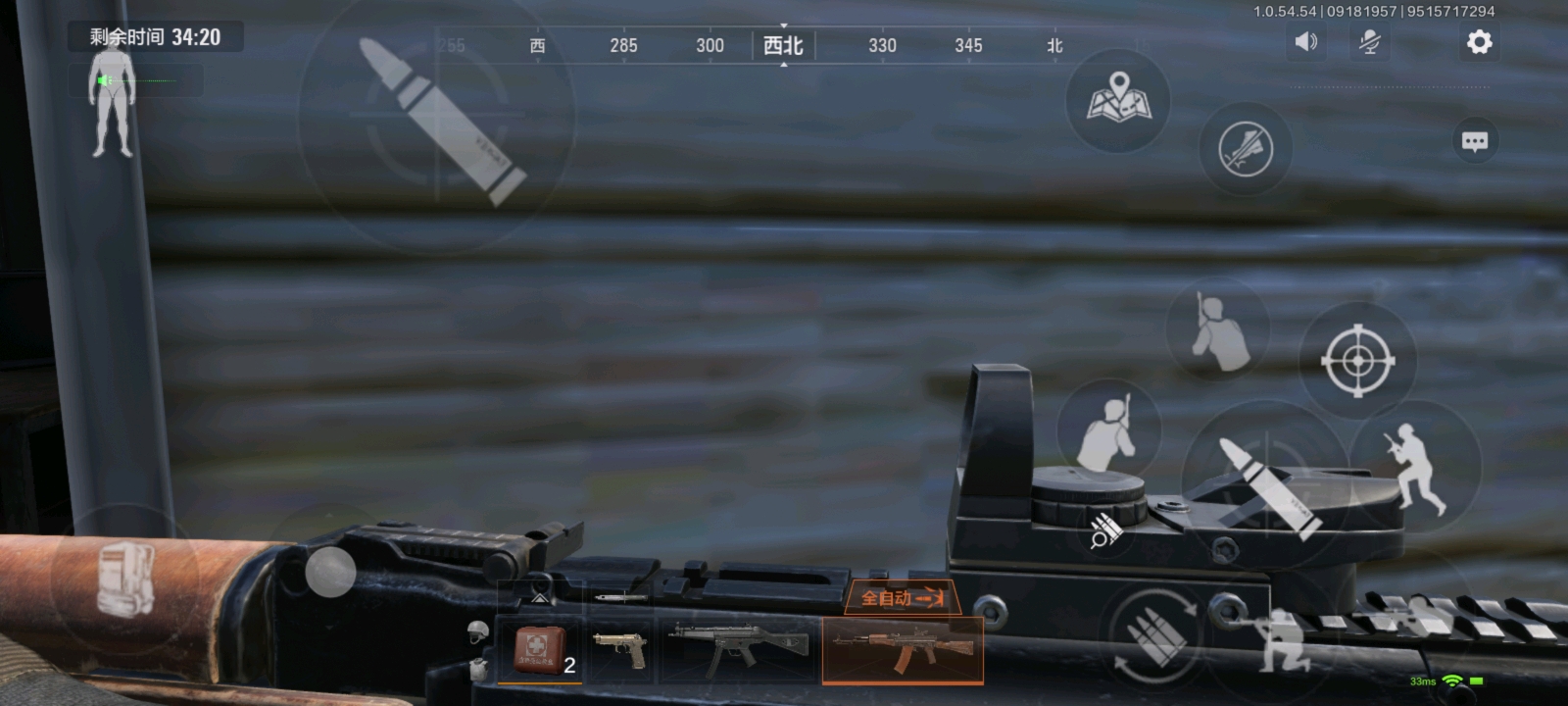Open the chat bubble messages
The width and height of the screenshot is (1568, 706).
[x=1474, y=141]
